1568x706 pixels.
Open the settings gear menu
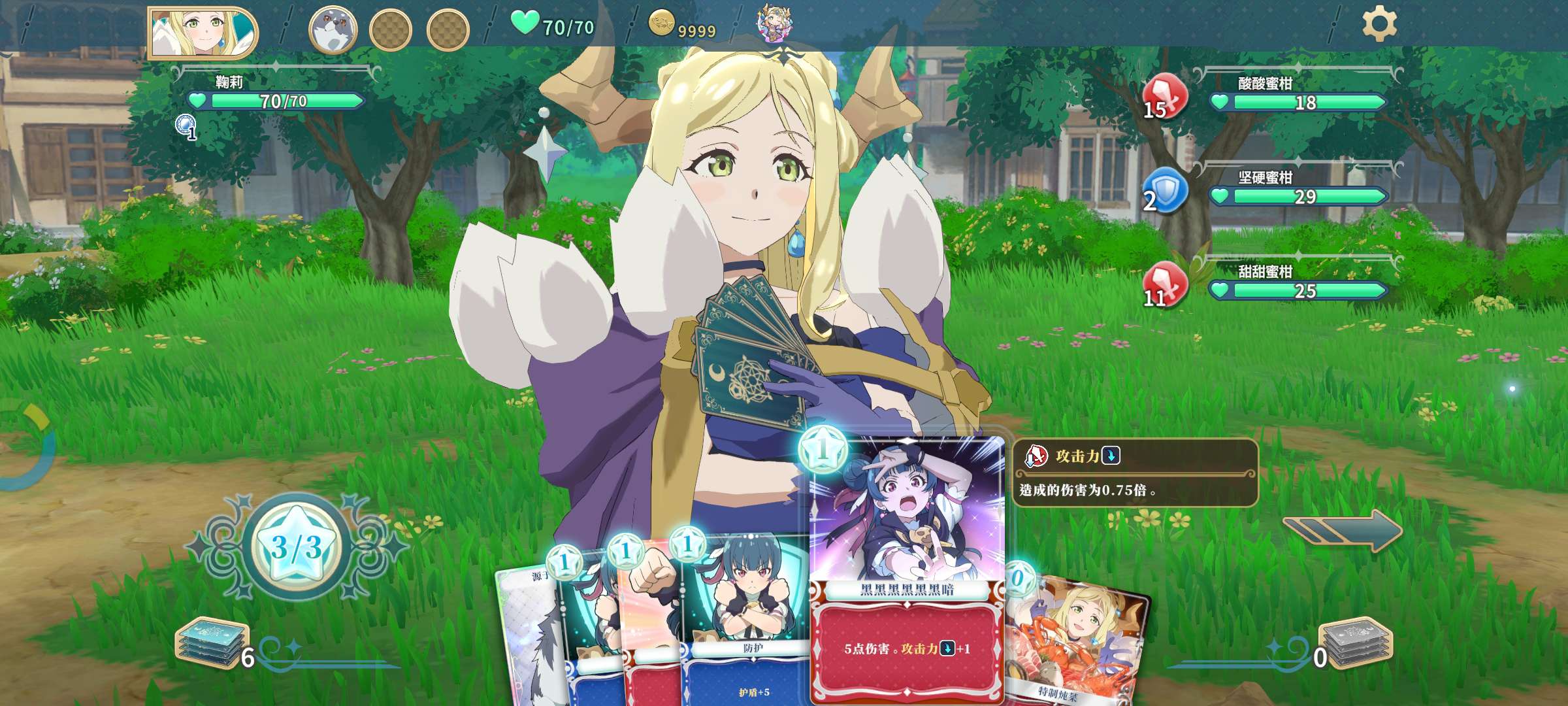1379,25
